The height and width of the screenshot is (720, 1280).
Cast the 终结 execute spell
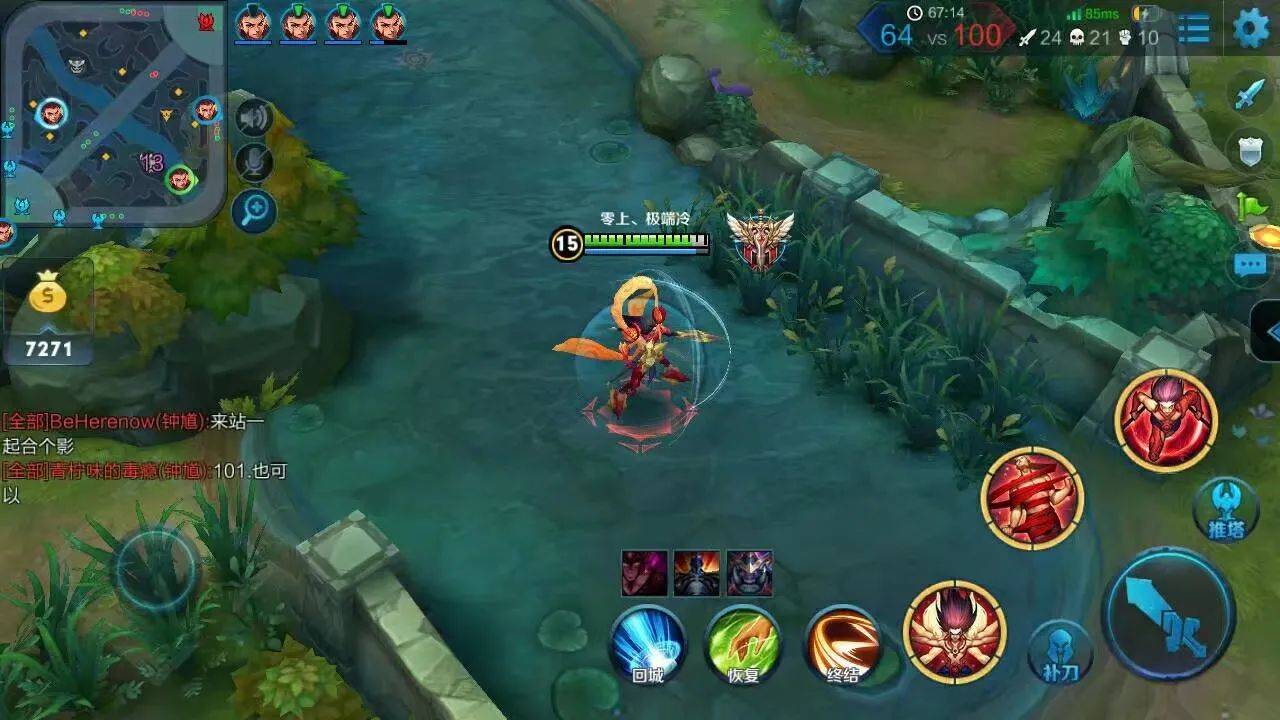(843, 645)
